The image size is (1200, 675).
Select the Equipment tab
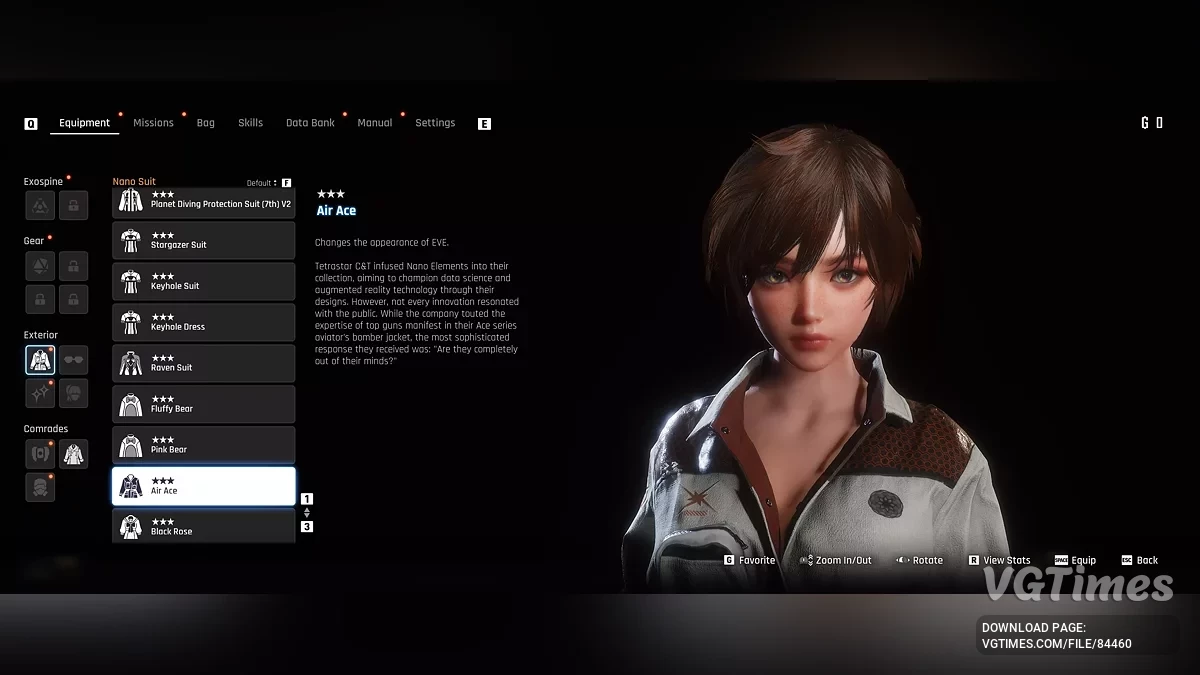[x=84, y=123]
